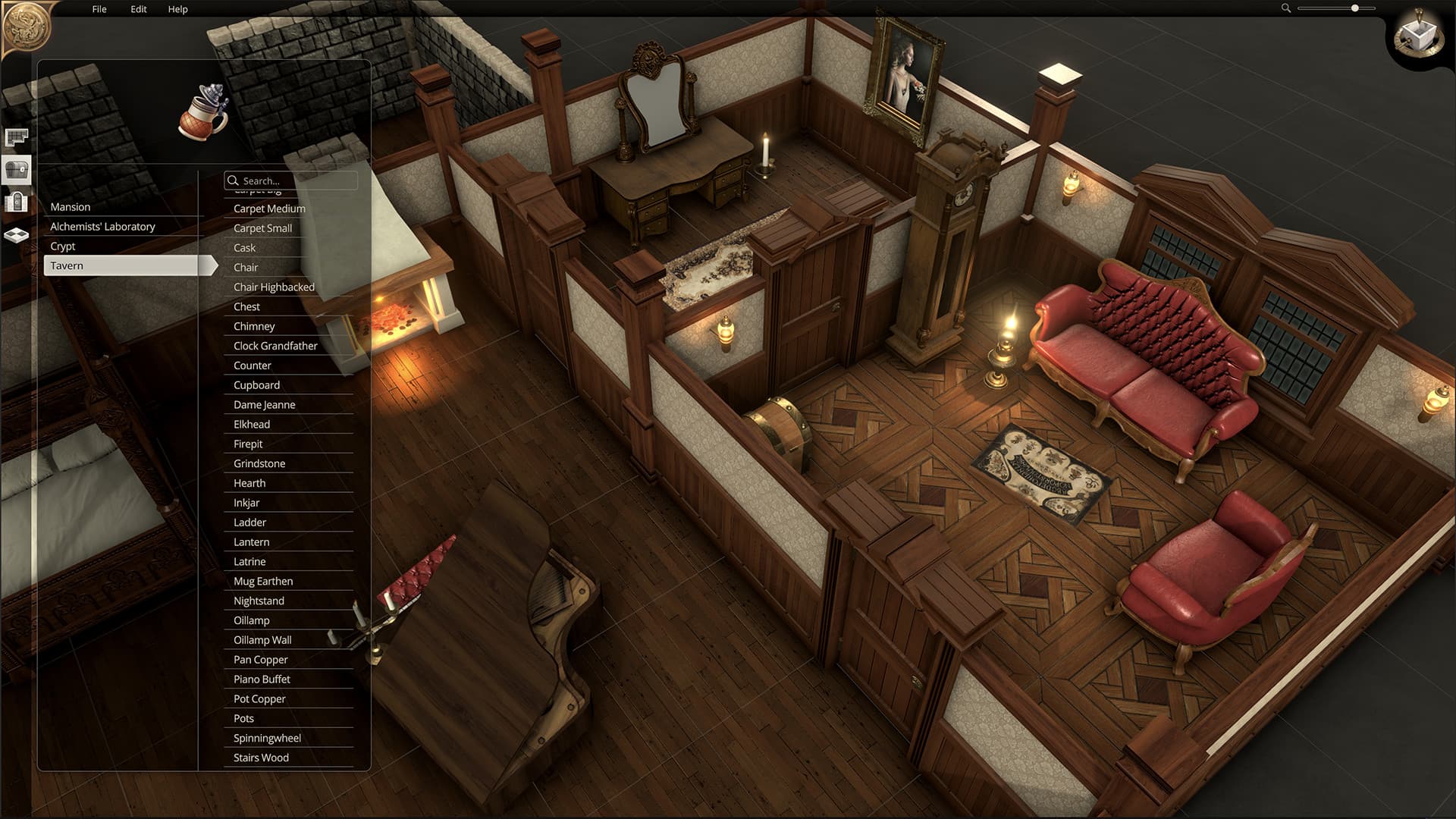Choose the Piano Buffet item

pos(262,679)
